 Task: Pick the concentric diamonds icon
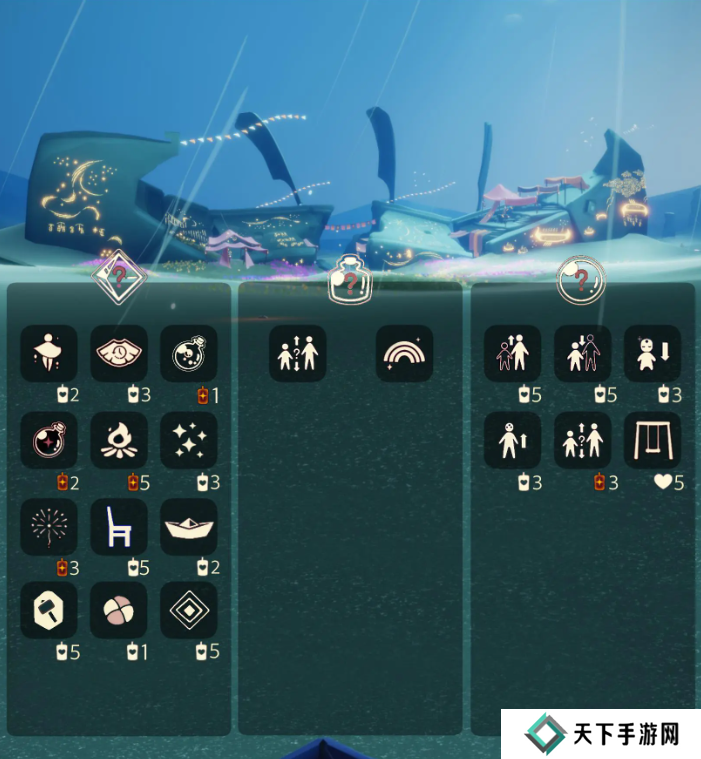click(x=189, y=611)
